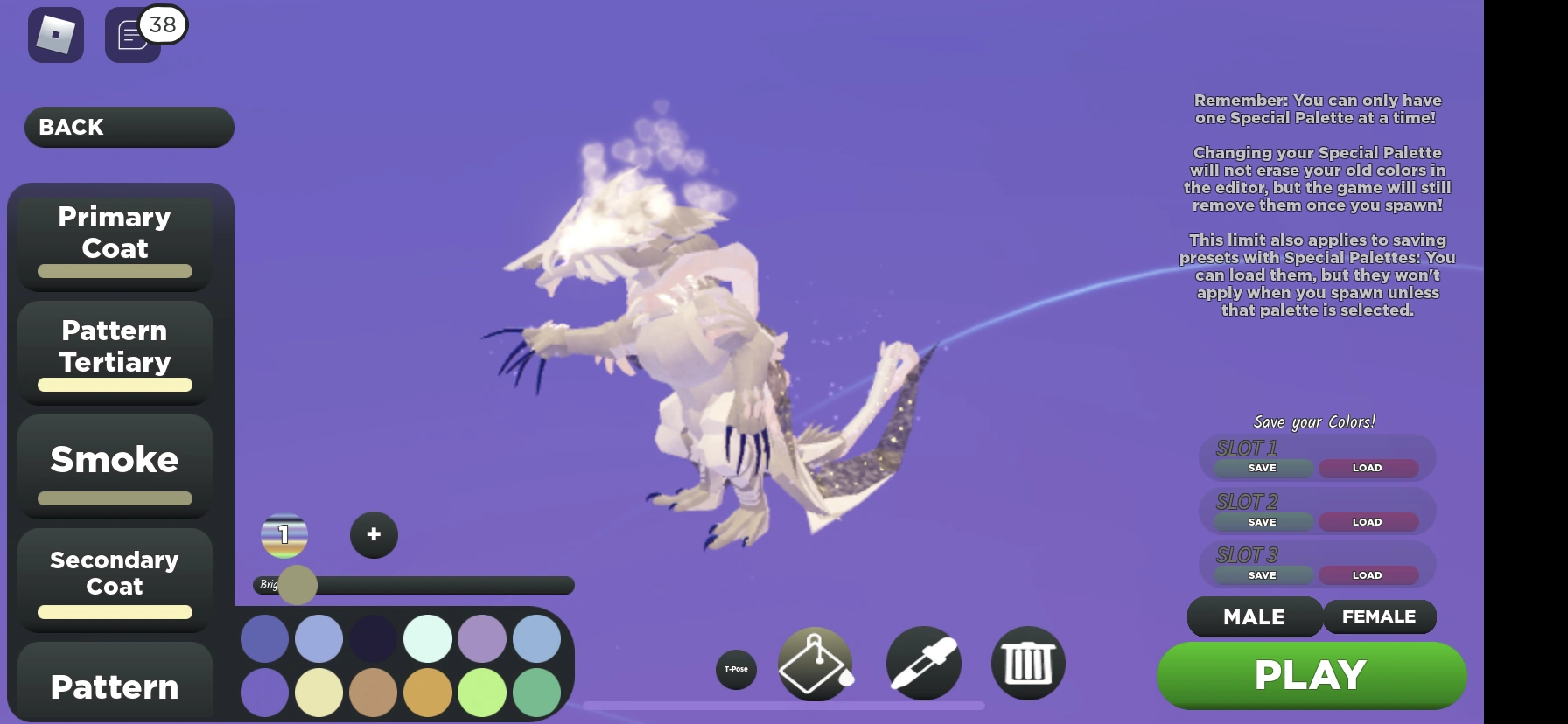Select the paint bucket fill tool
This screenshot has width=1568, height=724.
(x=815, y=665)
